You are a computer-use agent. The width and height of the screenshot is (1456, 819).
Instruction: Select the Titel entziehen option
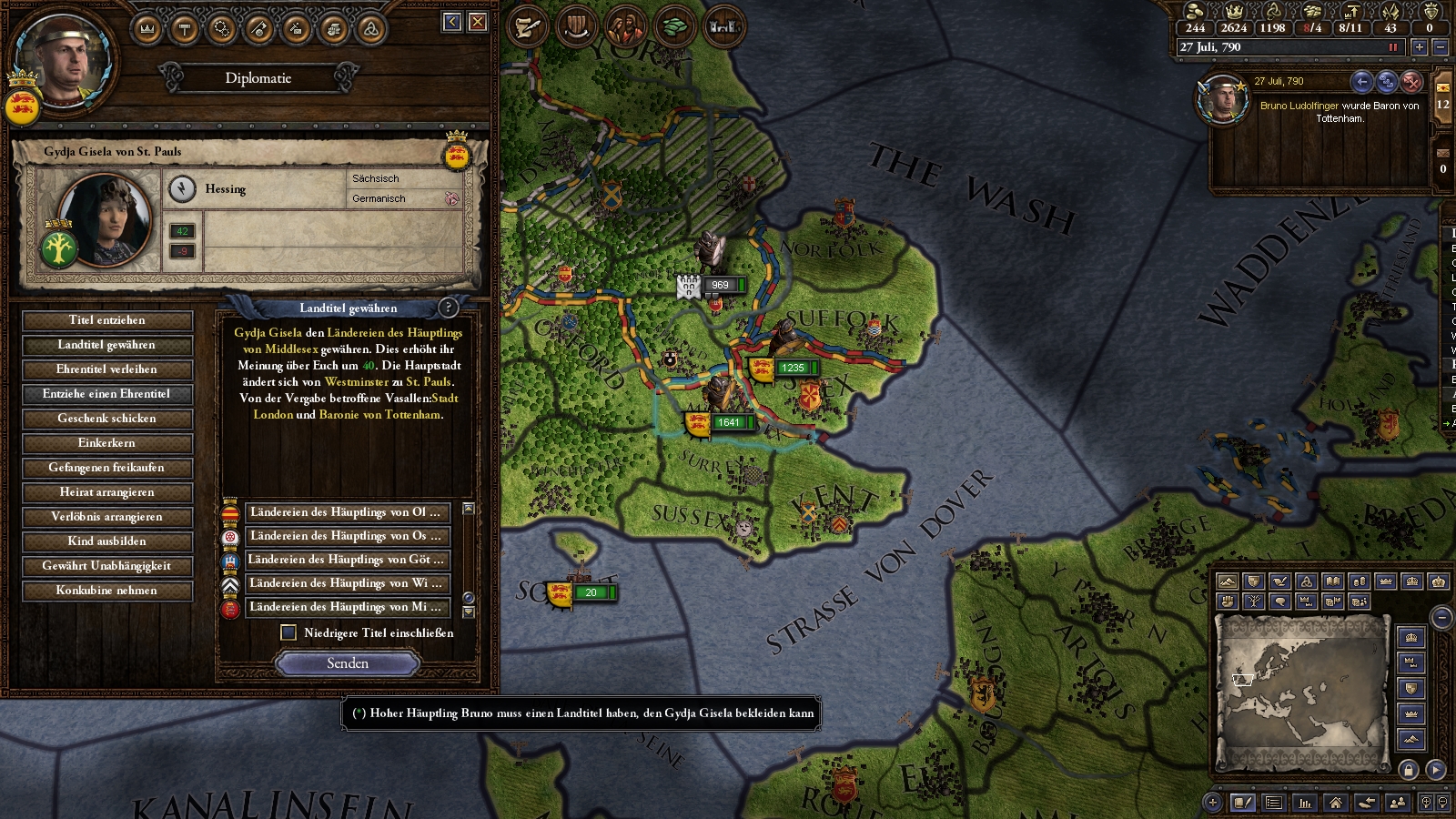point(106,320)
